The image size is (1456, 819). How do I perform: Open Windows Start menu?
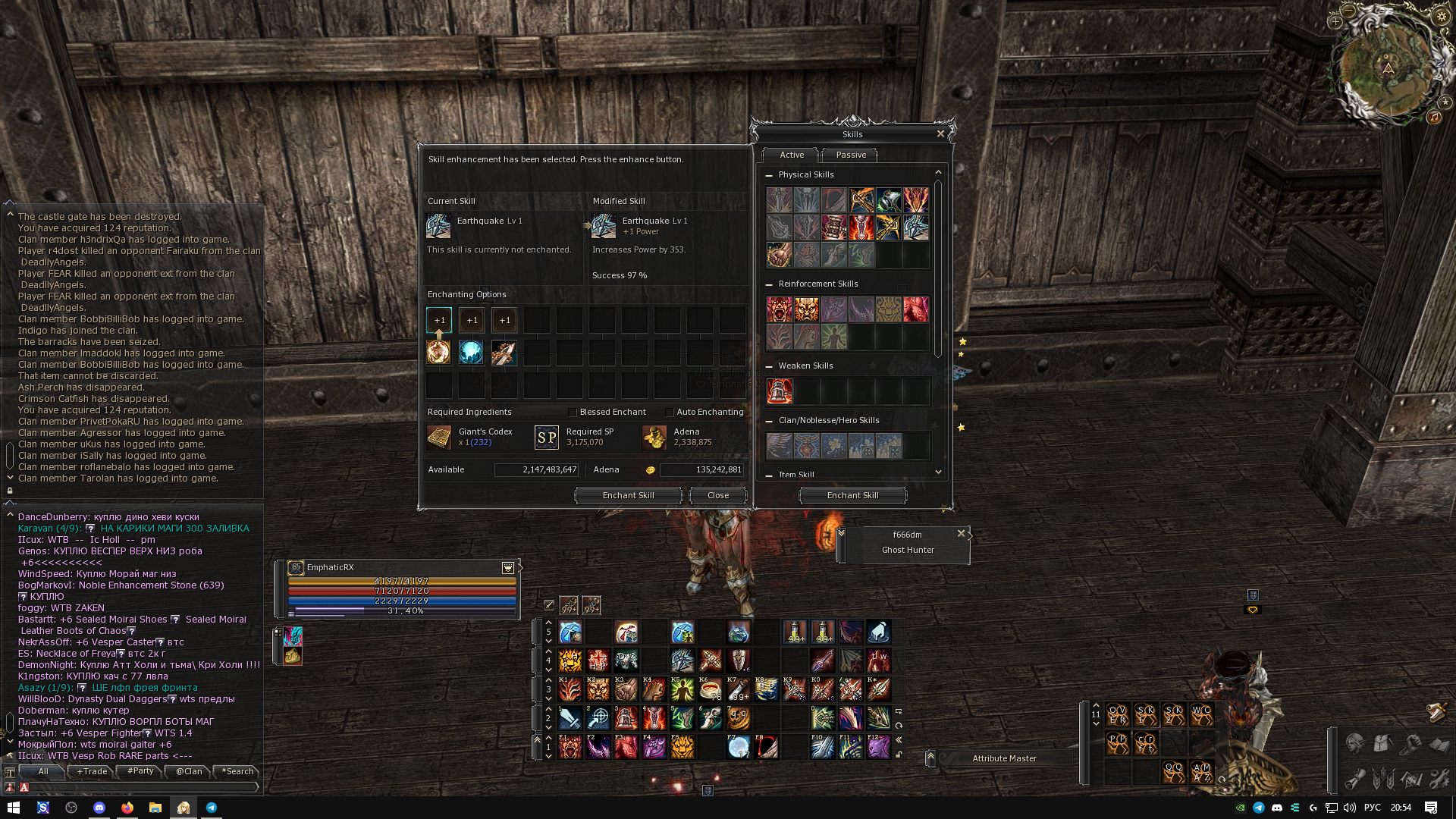click(x=13, y=808)
